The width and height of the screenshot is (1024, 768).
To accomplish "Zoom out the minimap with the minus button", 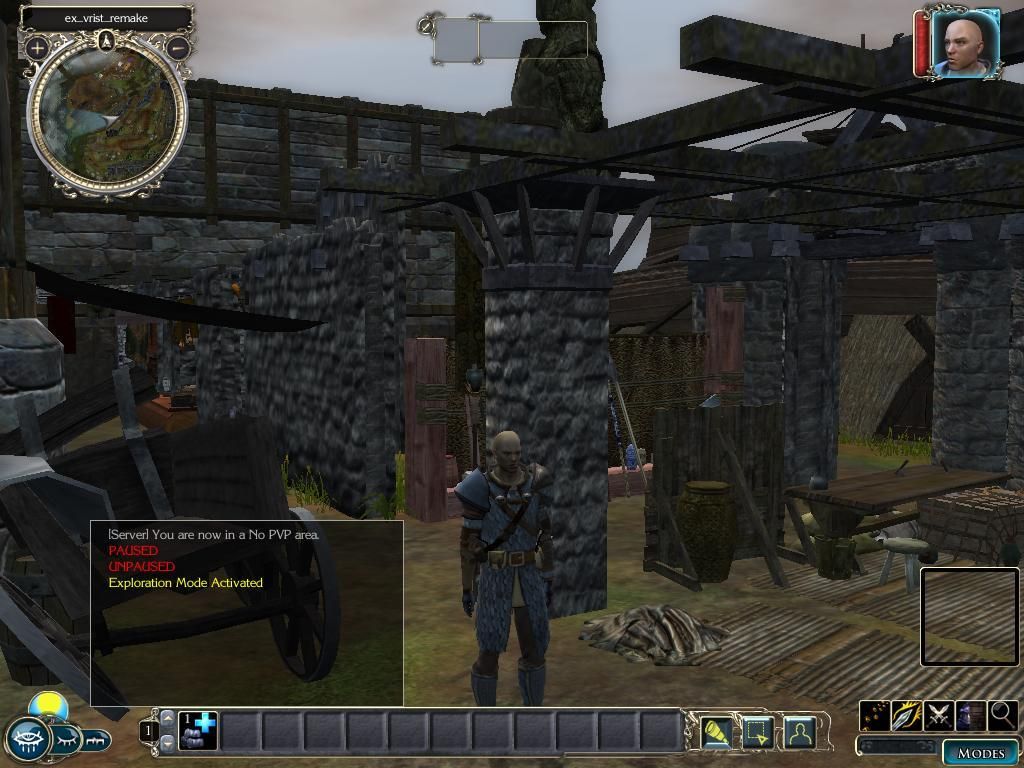I will click(178, 47).
